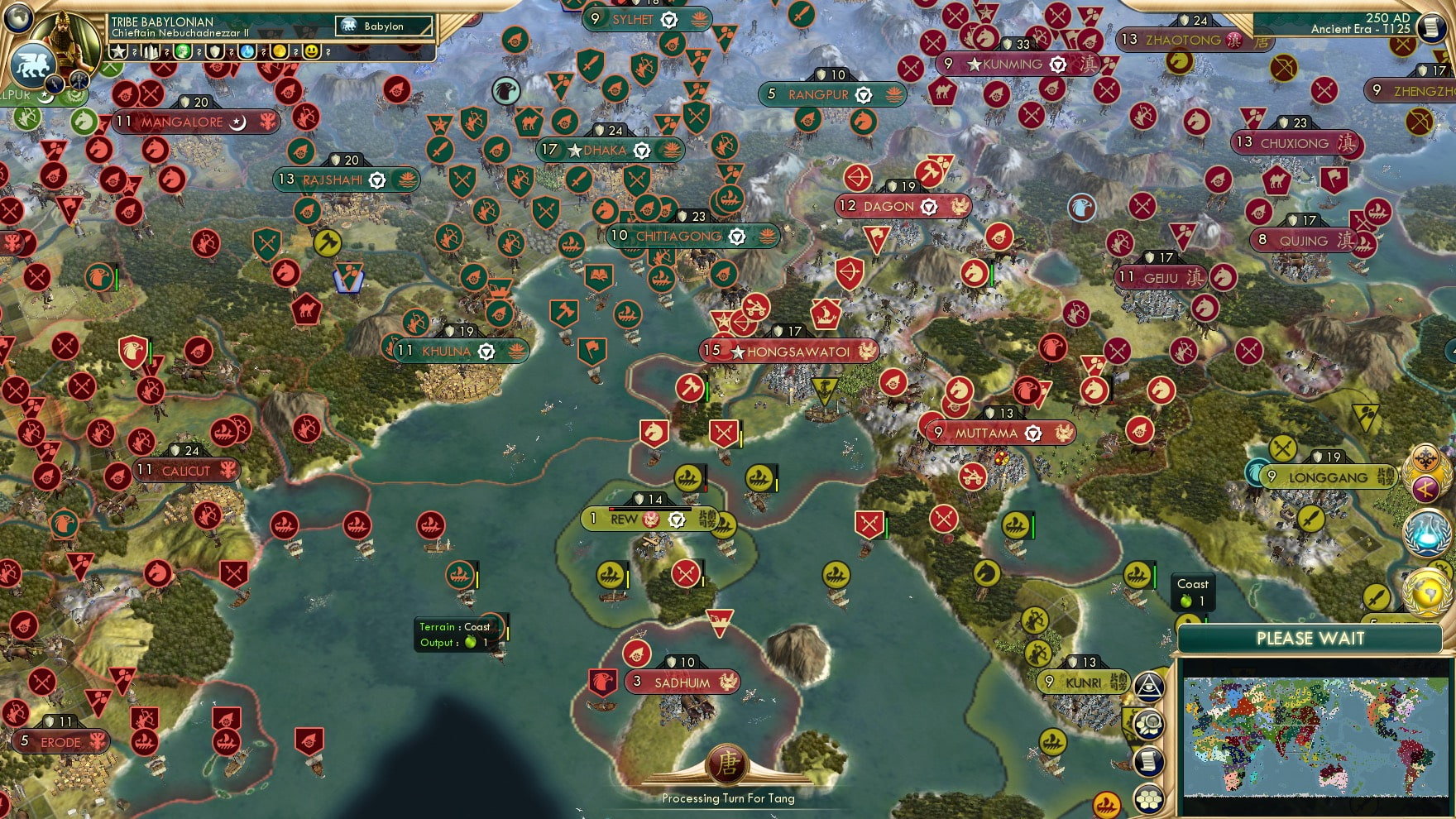Open the scroll menu button by the date
Viewport: 1456px width, 819px height.
(1431, 27)
